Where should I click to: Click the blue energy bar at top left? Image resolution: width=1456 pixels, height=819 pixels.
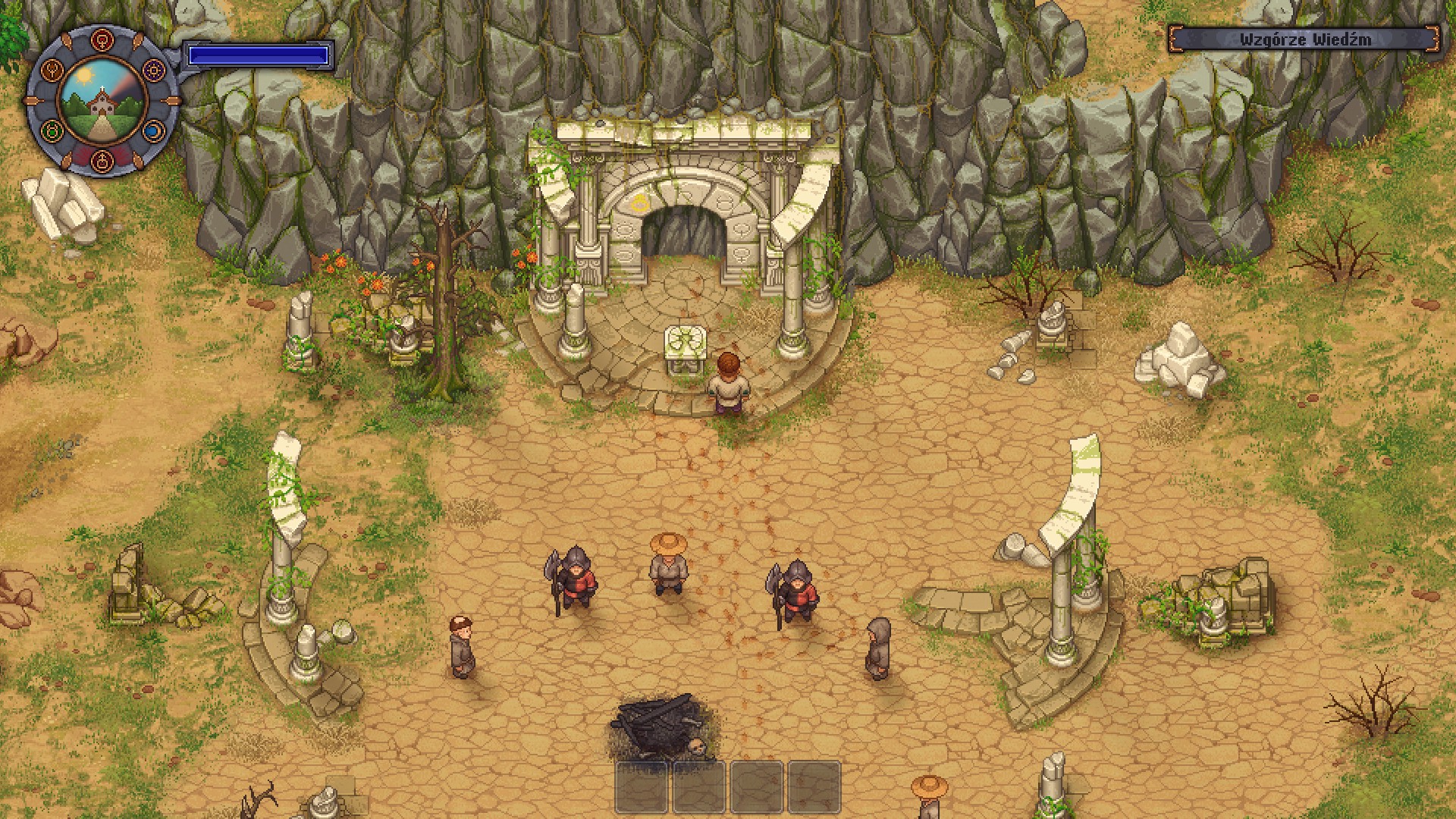coord(258,54)
